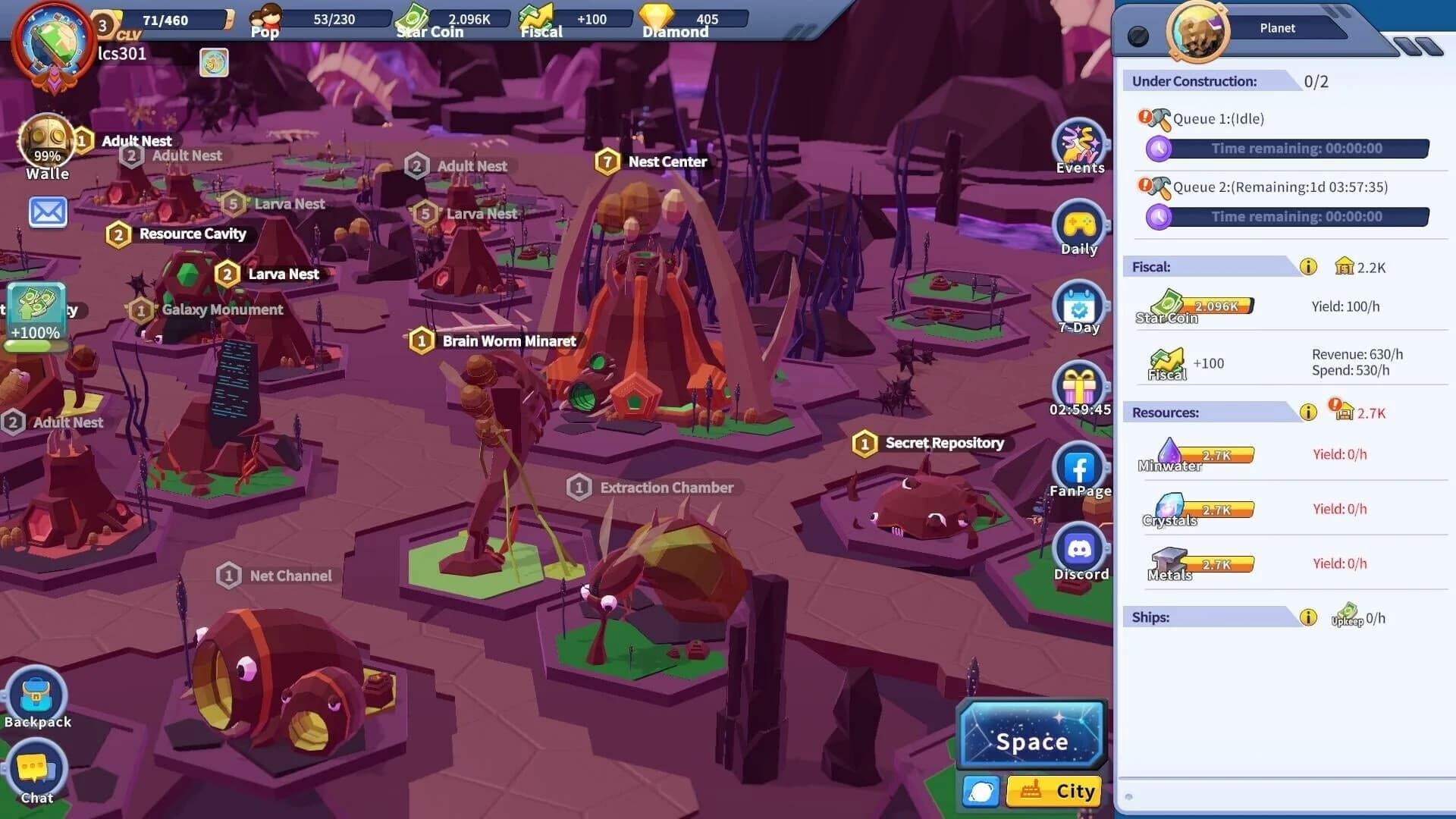Open the Discord community link

(x=1080, y=548)
